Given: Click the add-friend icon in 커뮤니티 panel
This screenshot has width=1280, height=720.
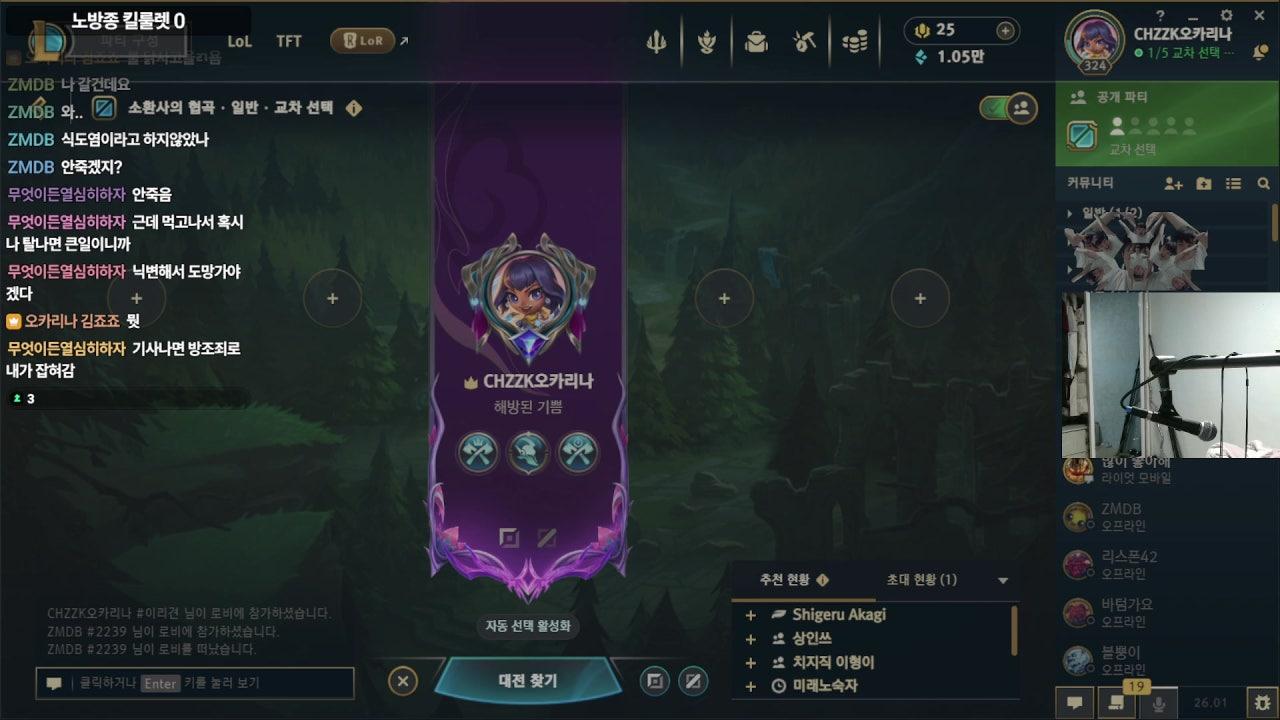Looking at the screenshot, I should [x=1172, y=184].
